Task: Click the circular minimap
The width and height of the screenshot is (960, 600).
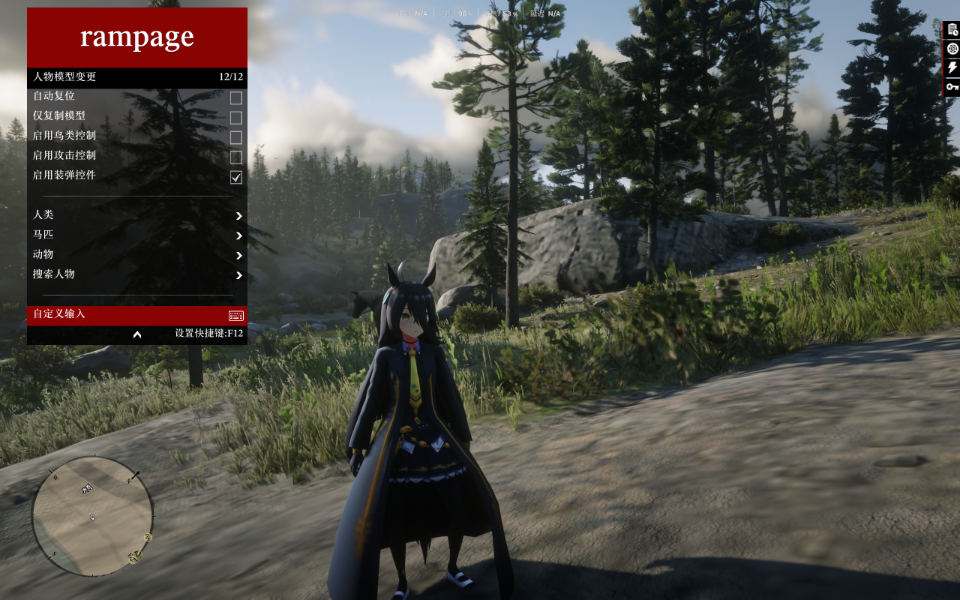Action: 92,516
